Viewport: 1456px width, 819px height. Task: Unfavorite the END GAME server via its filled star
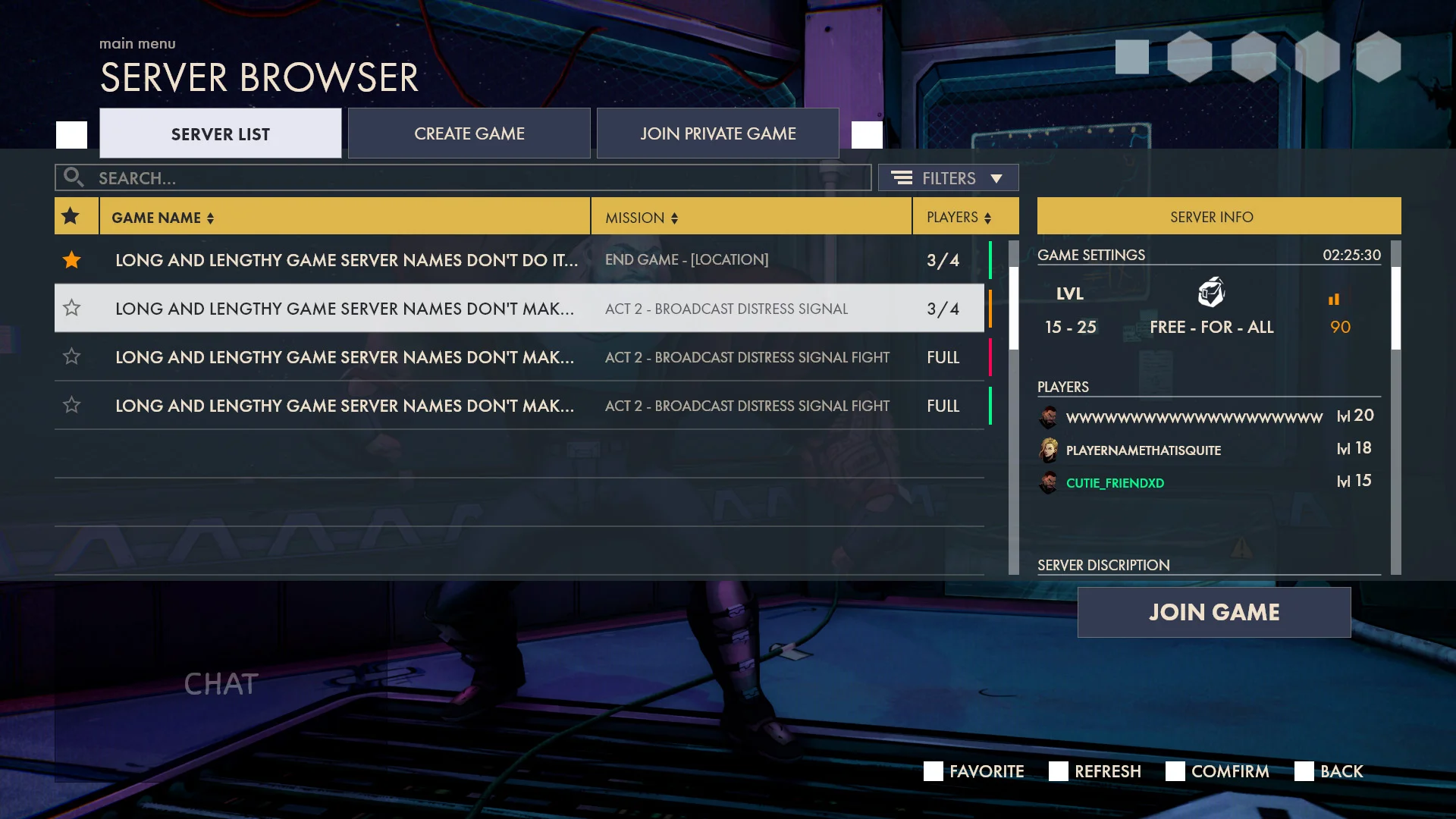point(71,259)
